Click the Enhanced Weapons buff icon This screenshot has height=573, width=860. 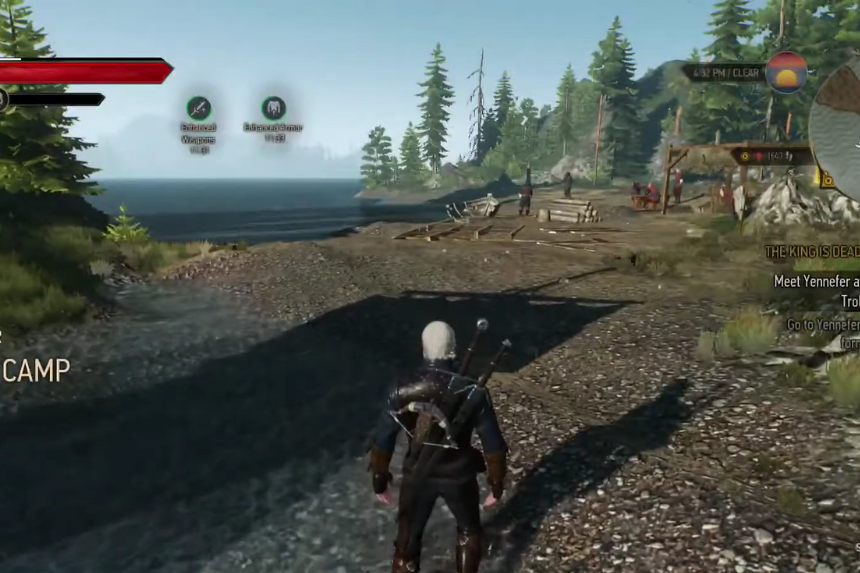(198, 108)
